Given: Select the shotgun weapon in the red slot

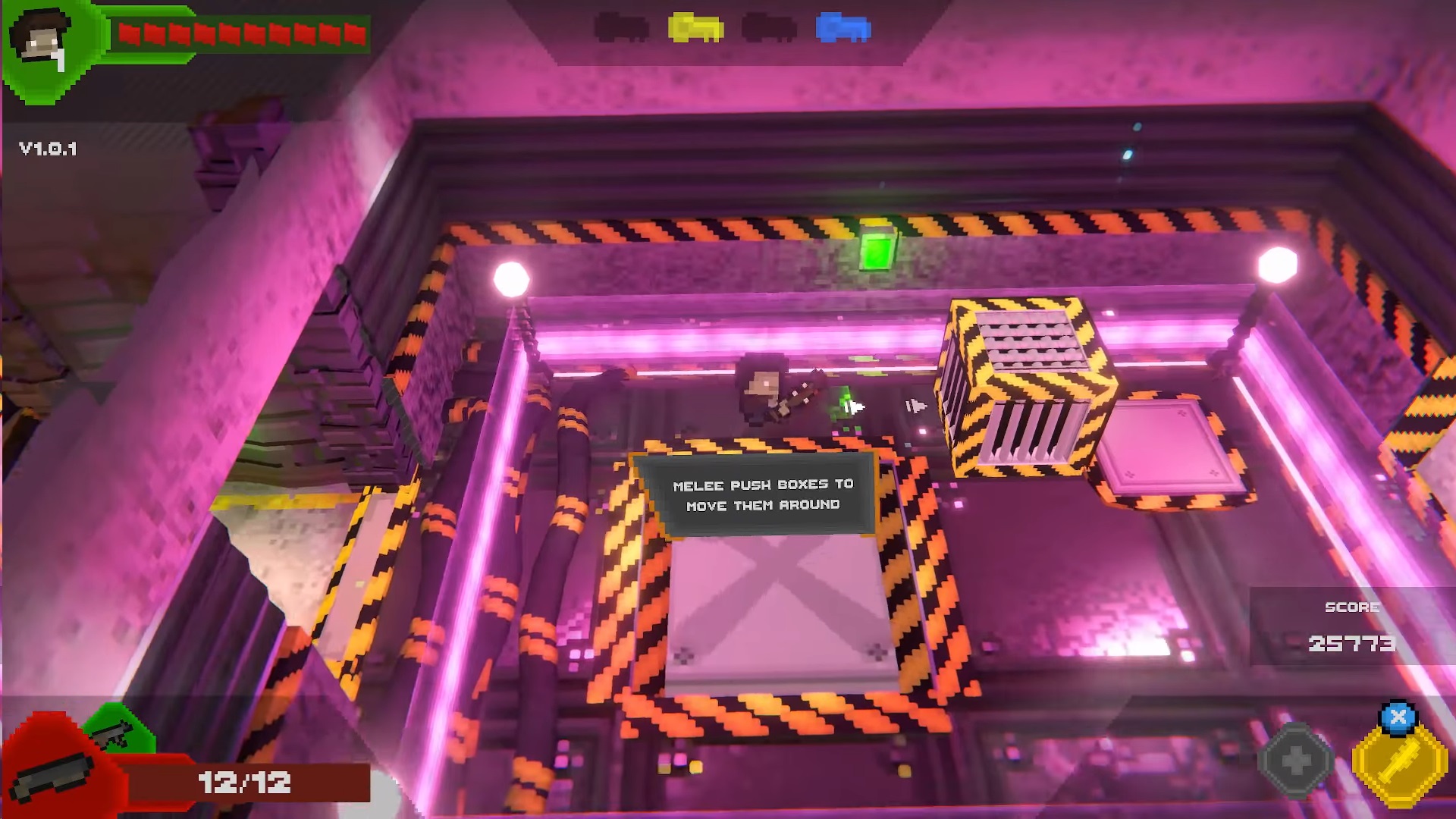Looking at the screenshot, I should 55,773.
